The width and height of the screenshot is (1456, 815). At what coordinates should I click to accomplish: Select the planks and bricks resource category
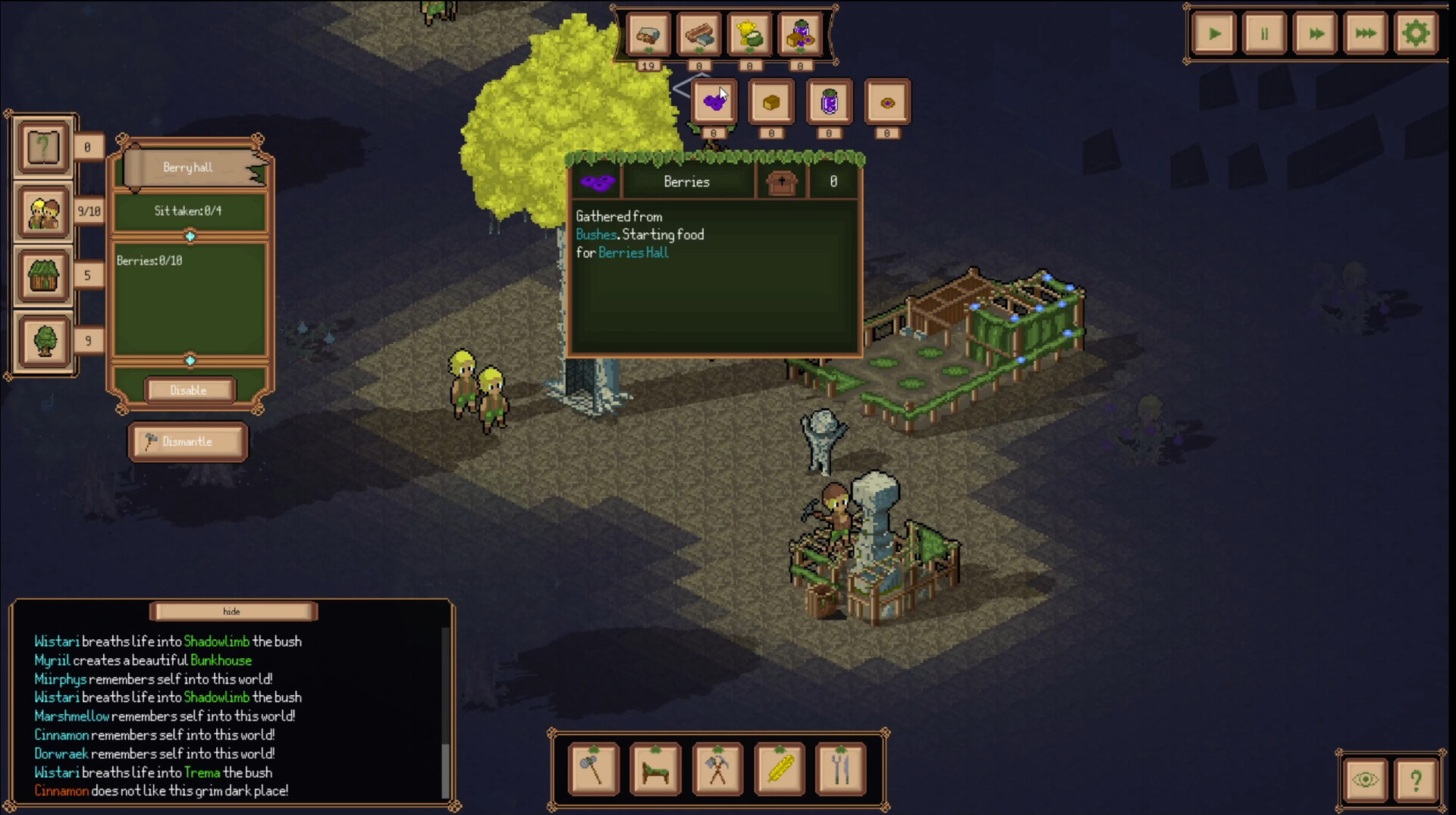pos(698,35)
